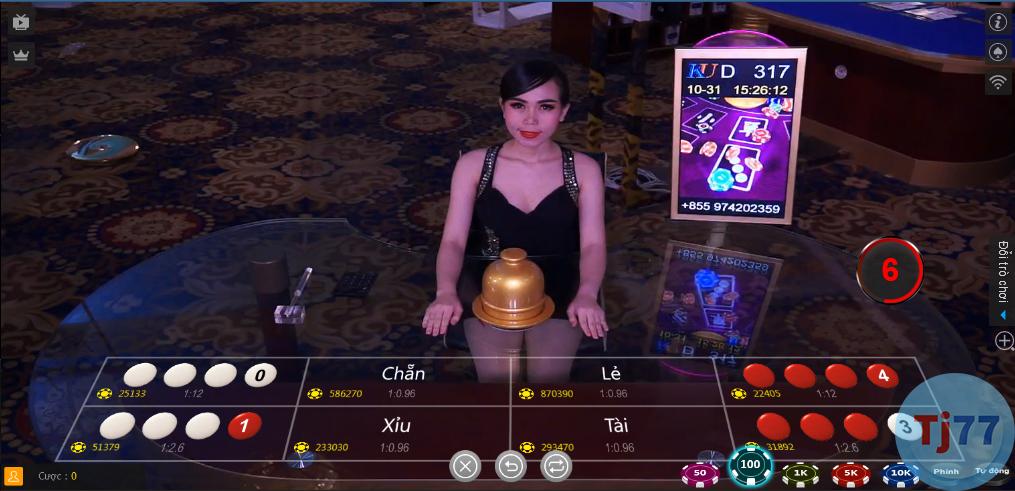Choose the blue 10K chip

901,471
